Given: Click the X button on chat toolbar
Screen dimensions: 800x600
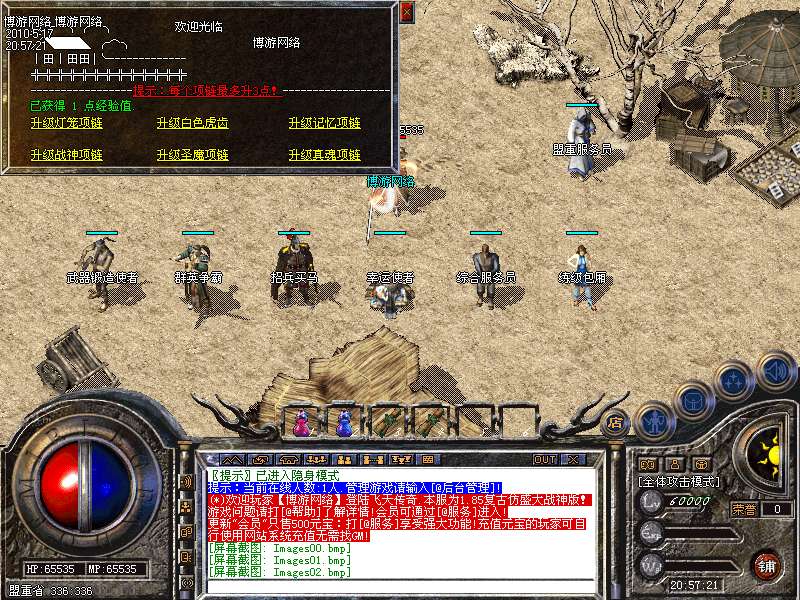Looking at the screenshot, I should (x=574, y=459).
